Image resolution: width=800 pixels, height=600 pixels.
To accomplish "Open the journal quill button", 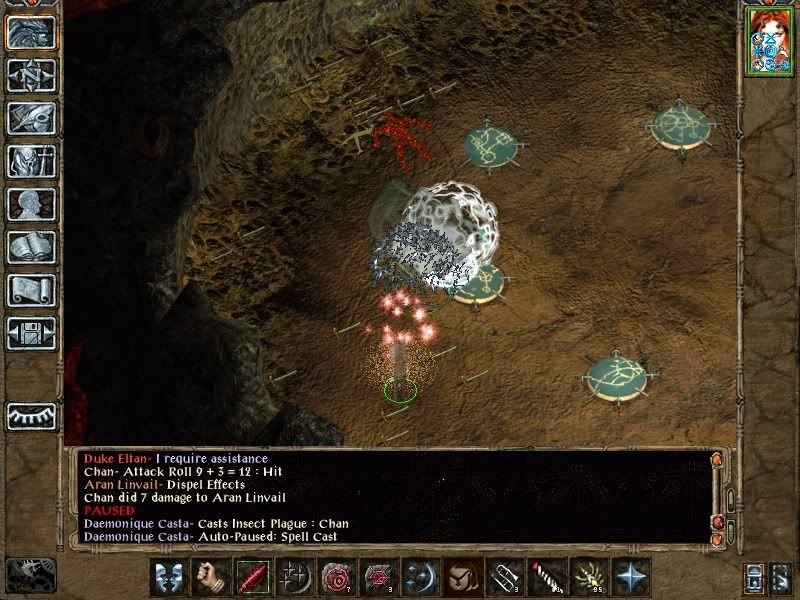I will click(x=31, y=119).
